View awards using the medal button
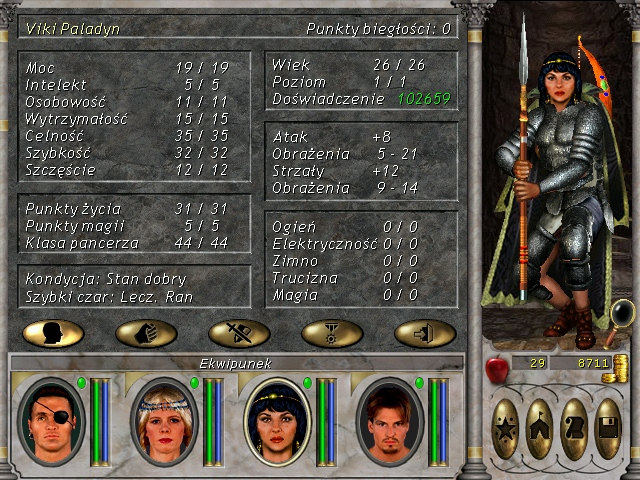This screenshot has height=480, width=640. coord(332,333)
